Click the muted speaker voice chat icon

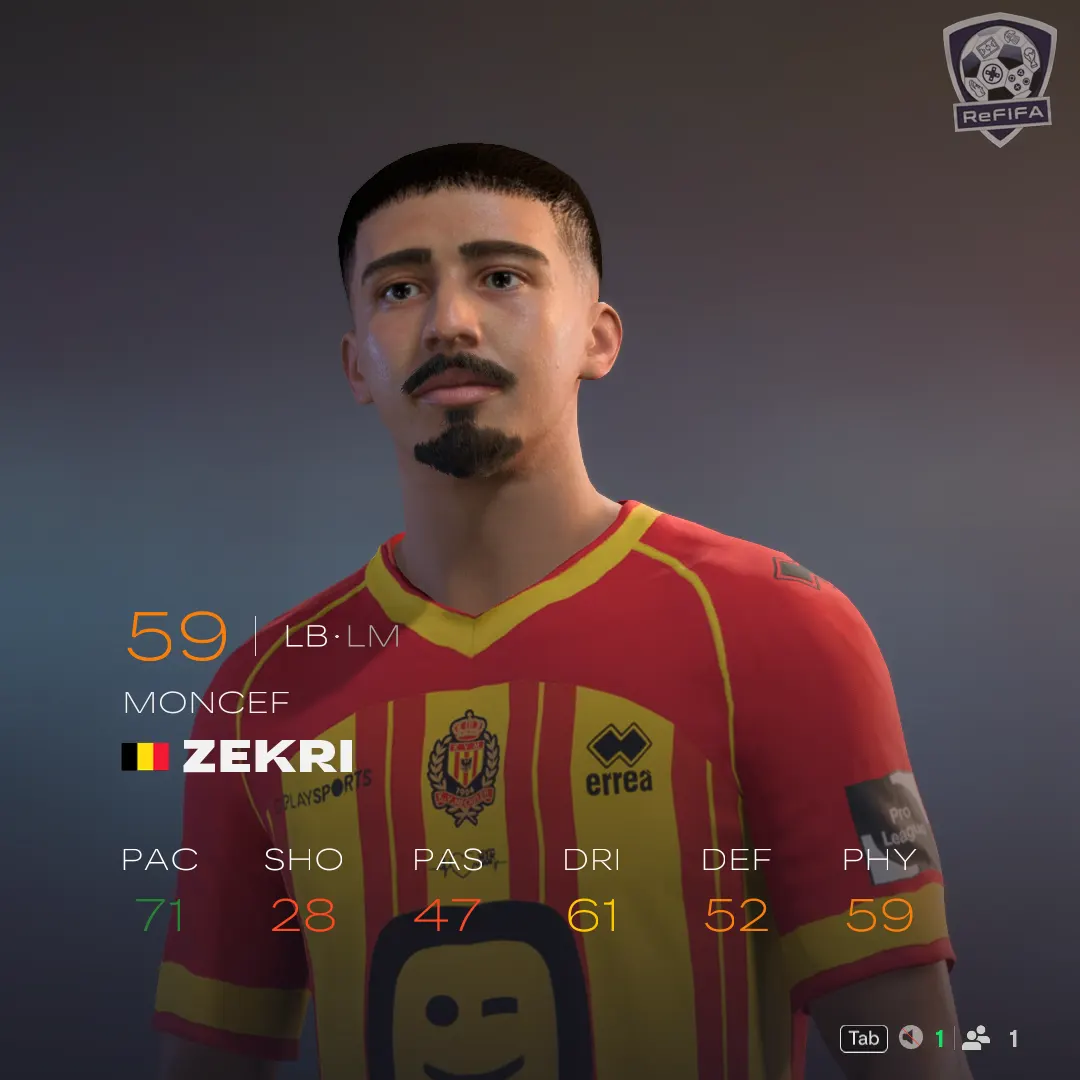tap(910, 1038)
